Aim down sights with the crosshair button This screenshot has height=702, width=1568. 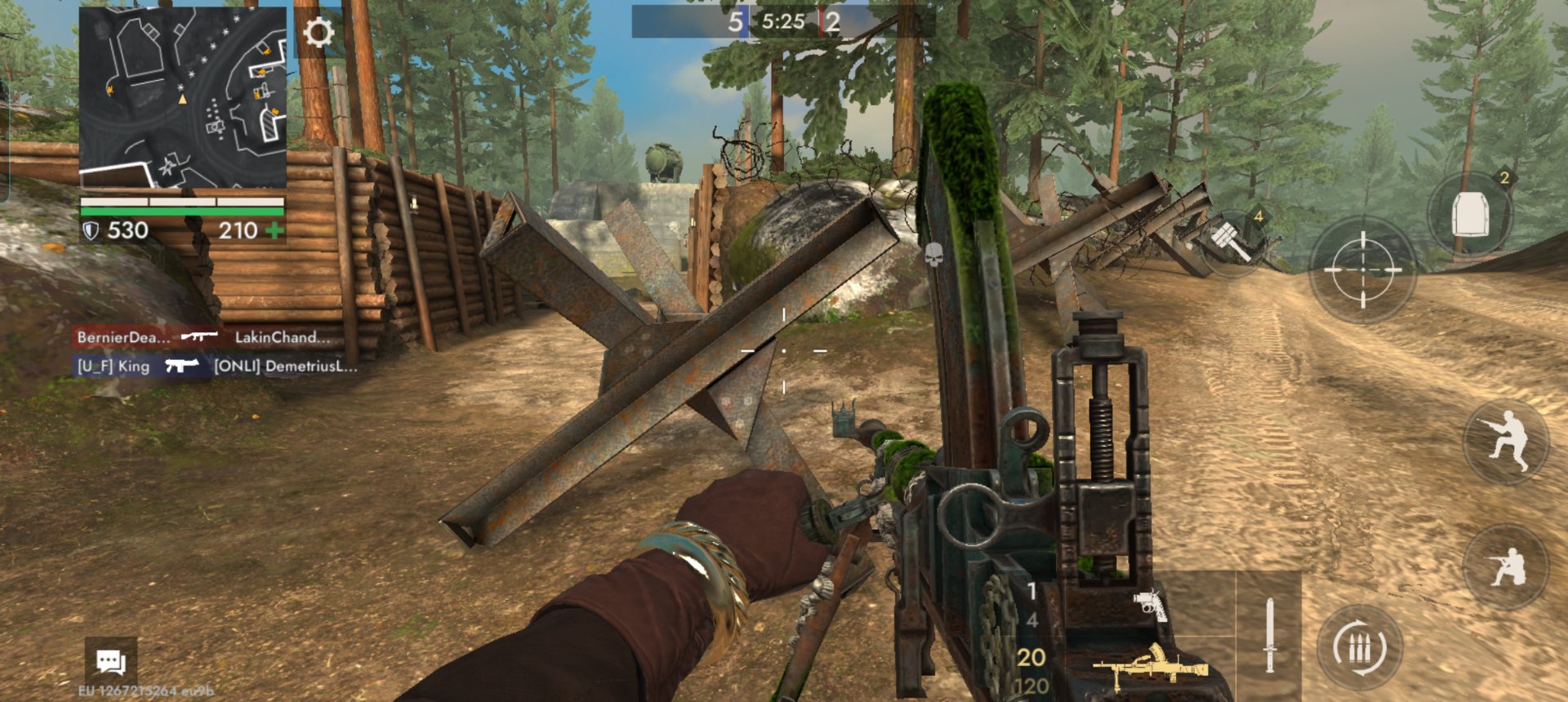(1362, 269)
